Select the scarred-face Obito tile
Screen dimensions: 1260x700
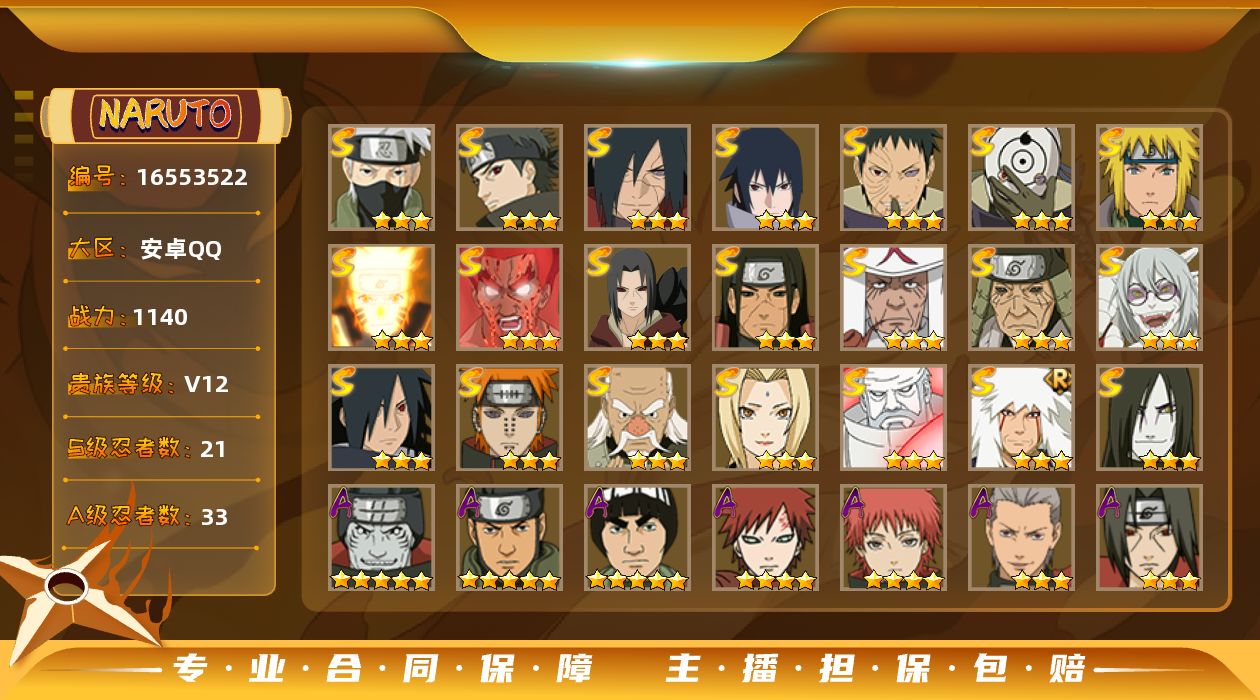pos(893,177)
